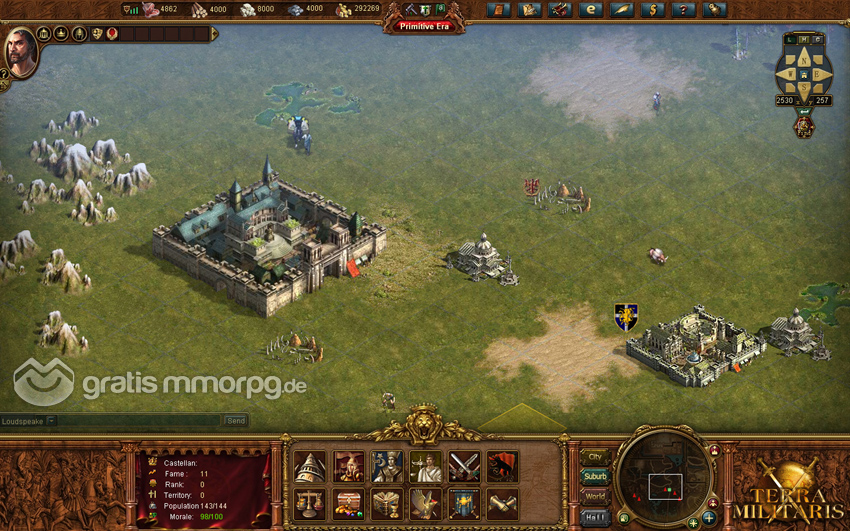
Task: Select the eagle emblem icon
Action: (425, 503)
